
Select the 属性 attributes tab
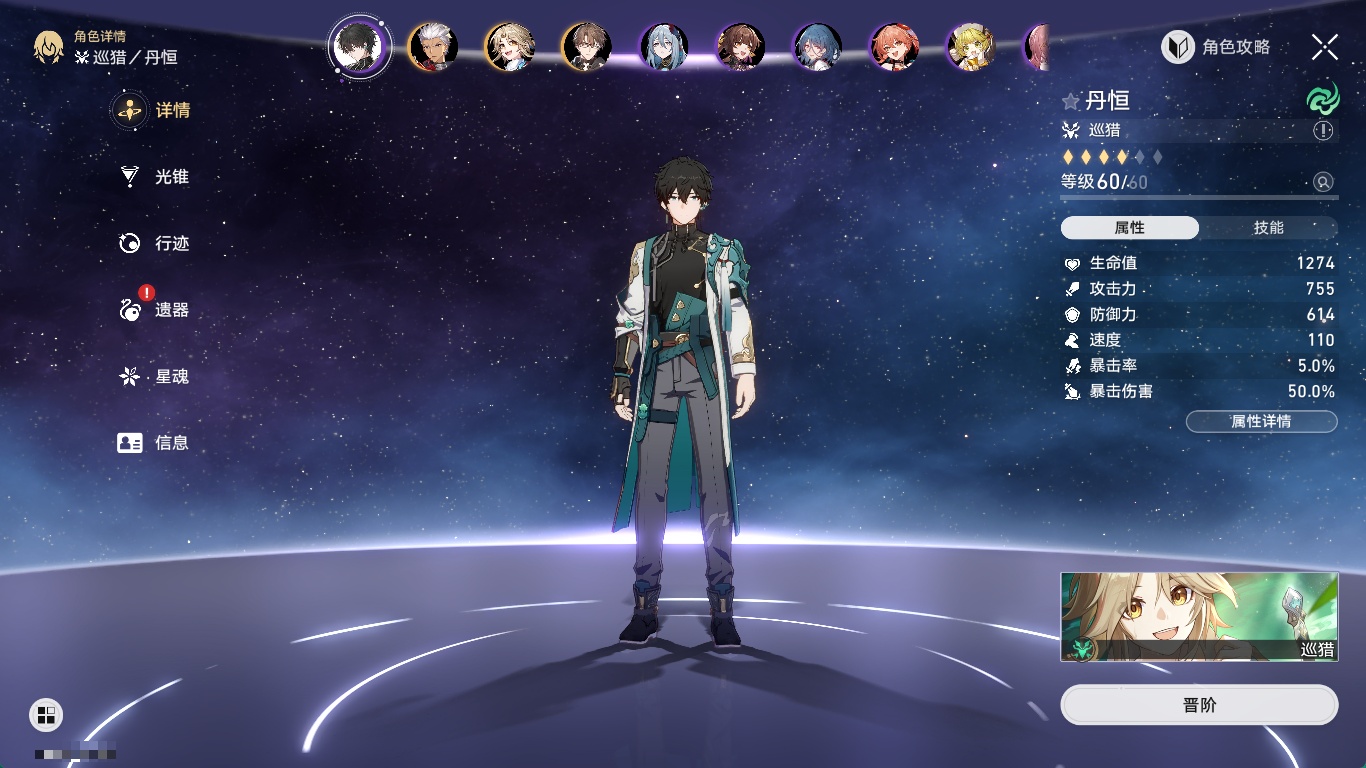click(1130, 228)
